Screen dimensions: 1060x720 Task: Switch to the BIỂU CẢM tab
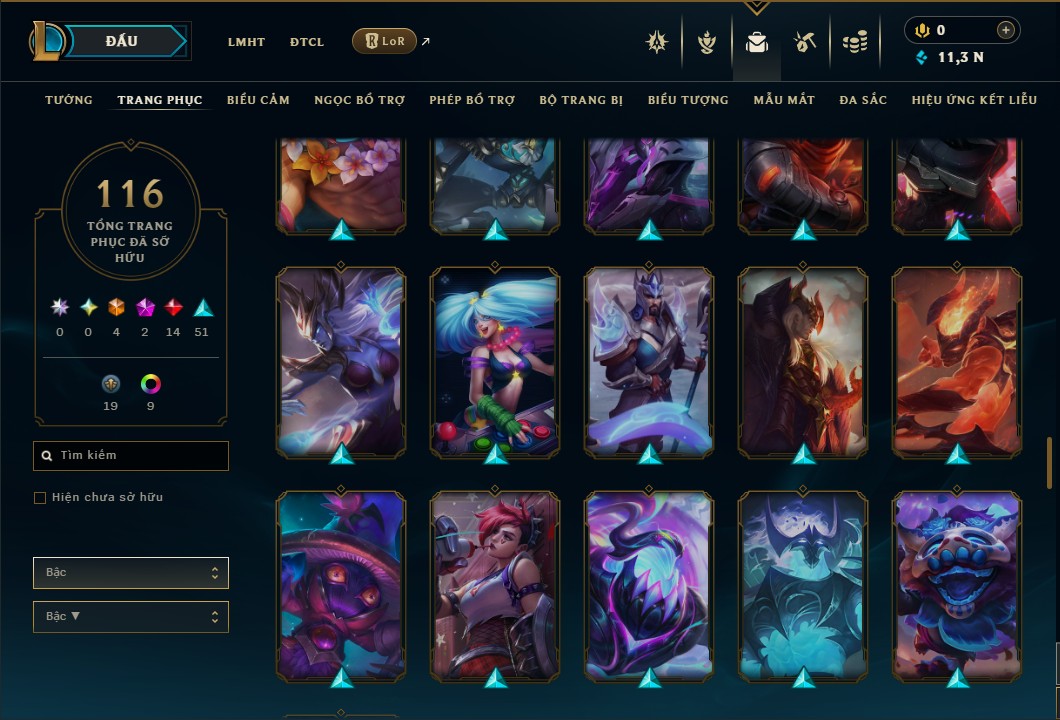pyautogui.click(x=258, y=100)
